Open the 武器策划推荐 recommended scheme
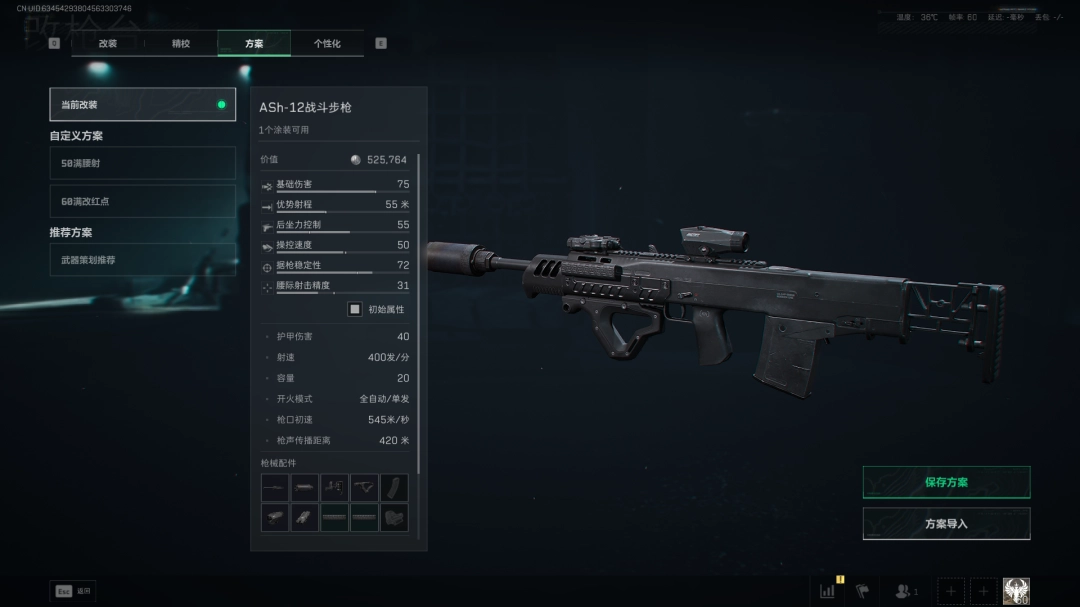1080x607 pixels. (x=142, y=260)
